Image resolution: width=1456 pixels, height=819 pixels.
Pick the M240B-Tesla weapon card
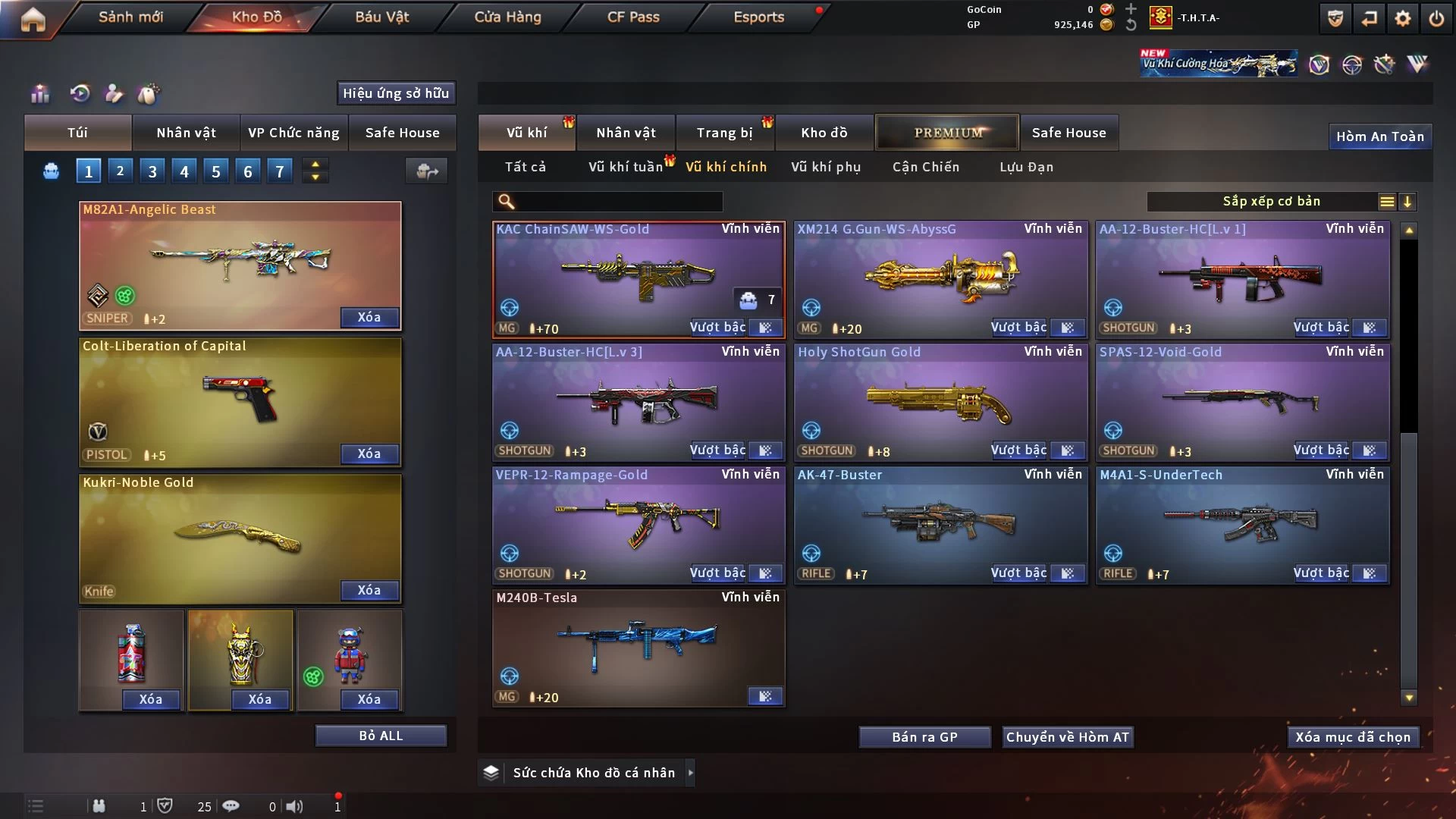639,646
